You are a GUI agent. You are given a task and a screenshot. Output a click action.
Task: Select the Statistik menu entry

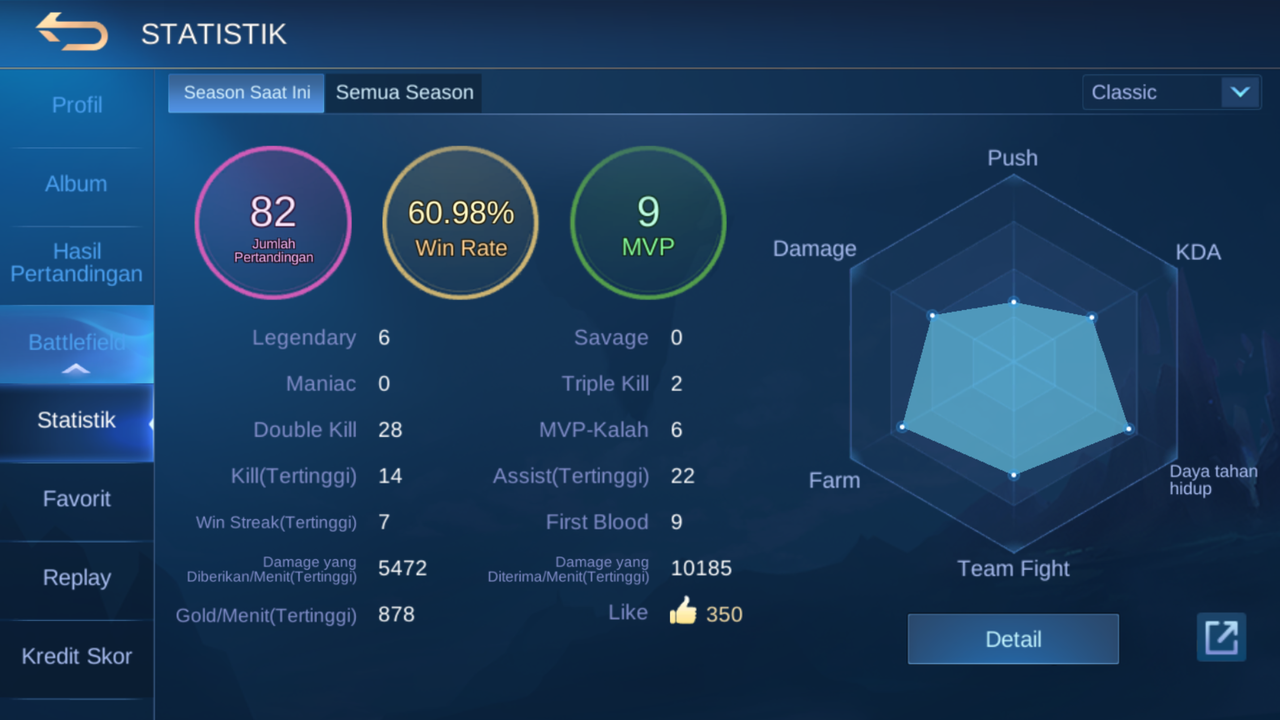(x=76, y=420)
